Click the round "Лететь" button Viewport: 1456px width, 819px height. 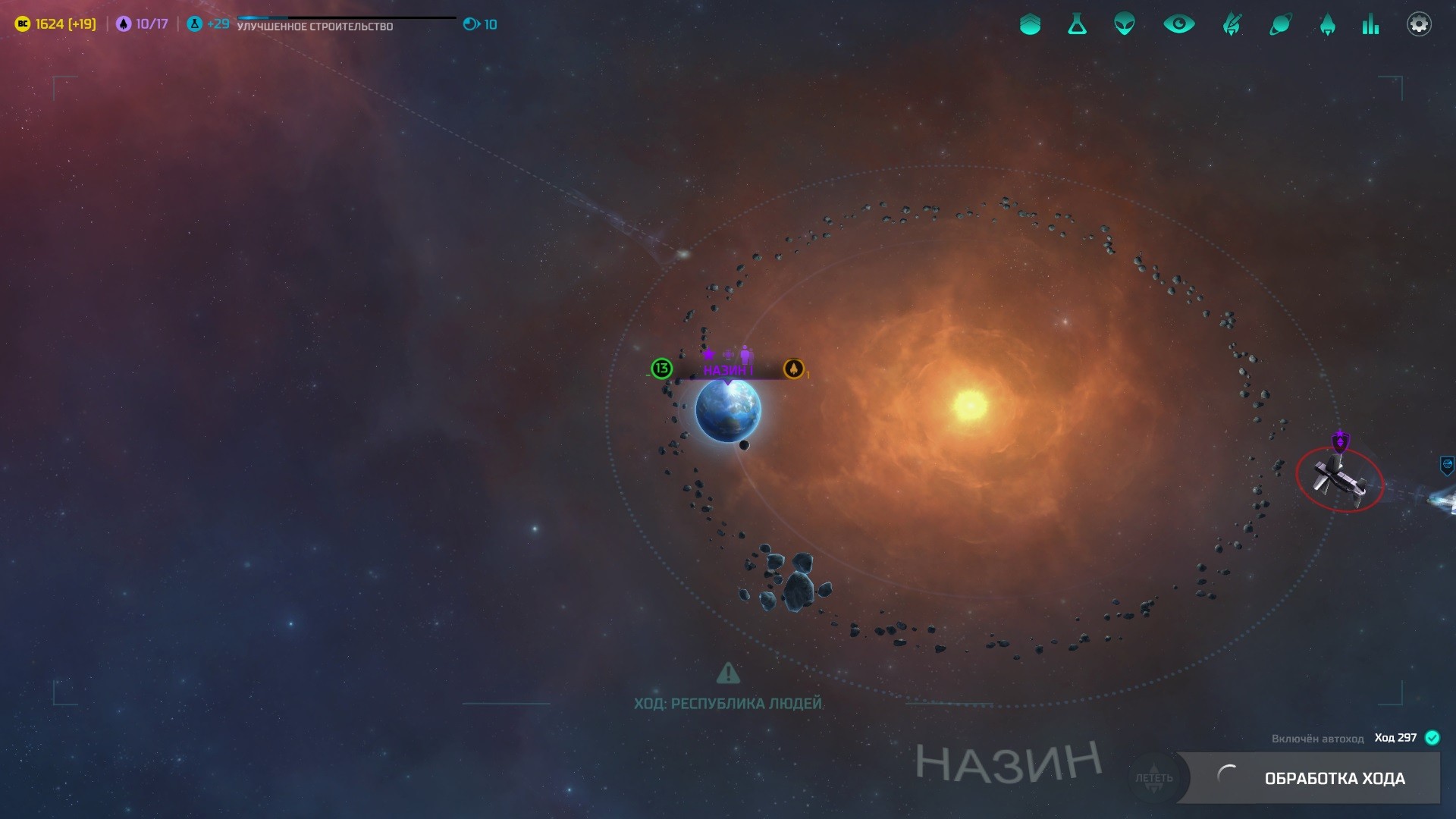point(1153,778)
